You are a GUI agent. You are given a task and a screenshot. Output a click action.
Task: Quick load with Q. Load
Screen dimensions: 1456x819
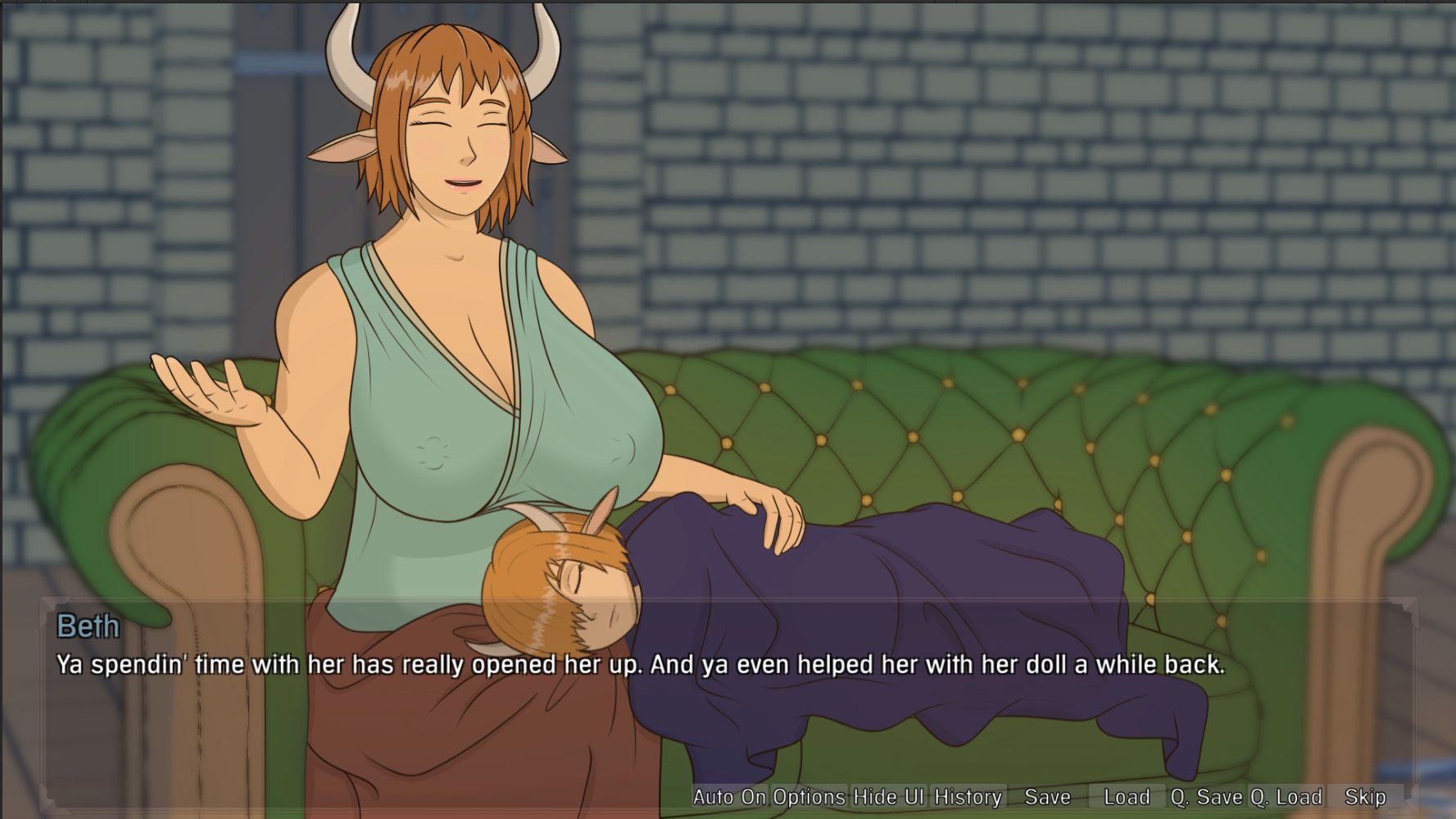click(x=1286, y=796)
